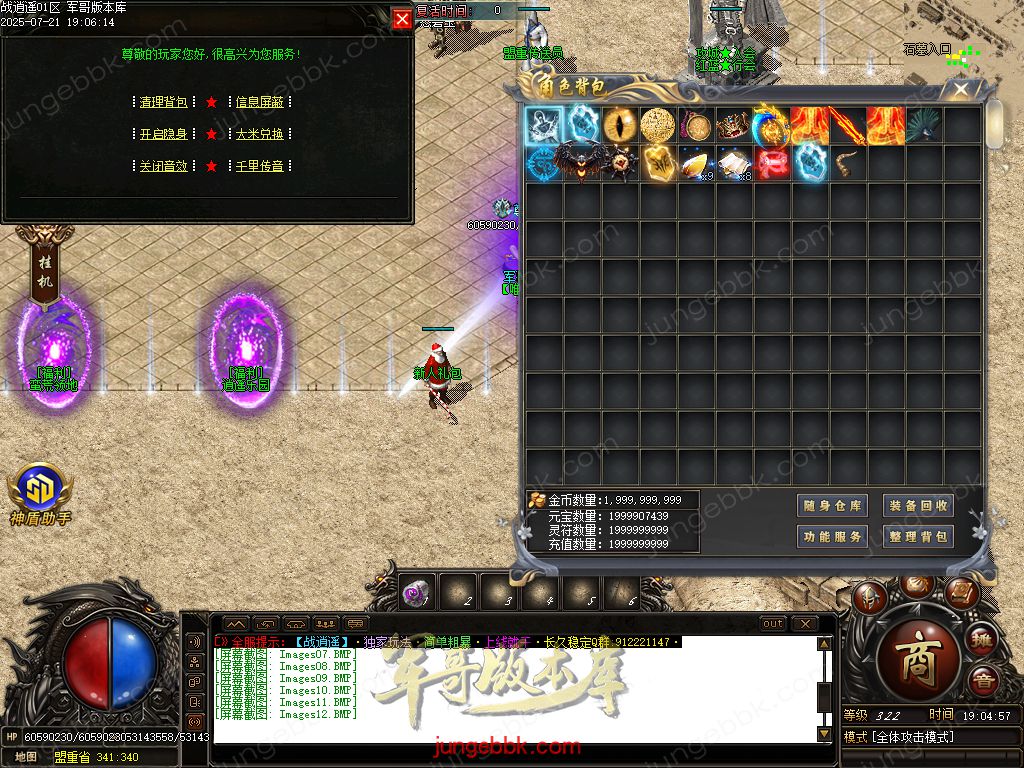Screen dimensions: 1024x768
Task: Select the flaming sword item slot
Action: [848, 126]
